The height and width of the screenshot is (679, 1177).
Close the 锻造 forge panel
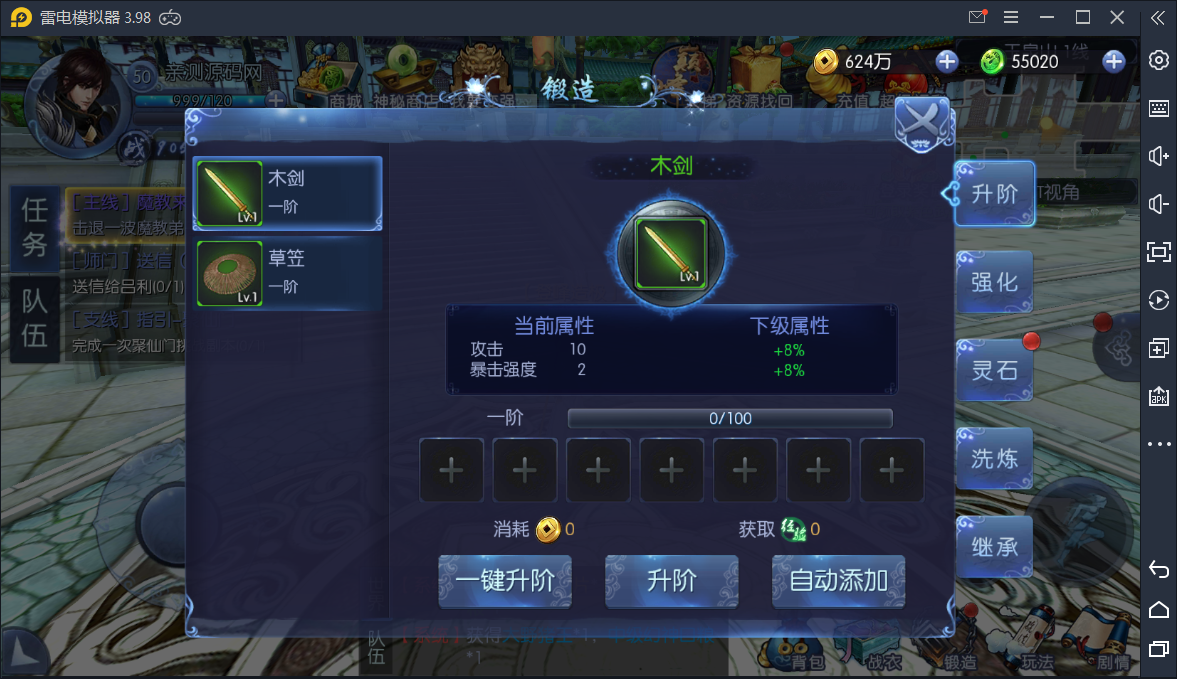tap(922, 125)
